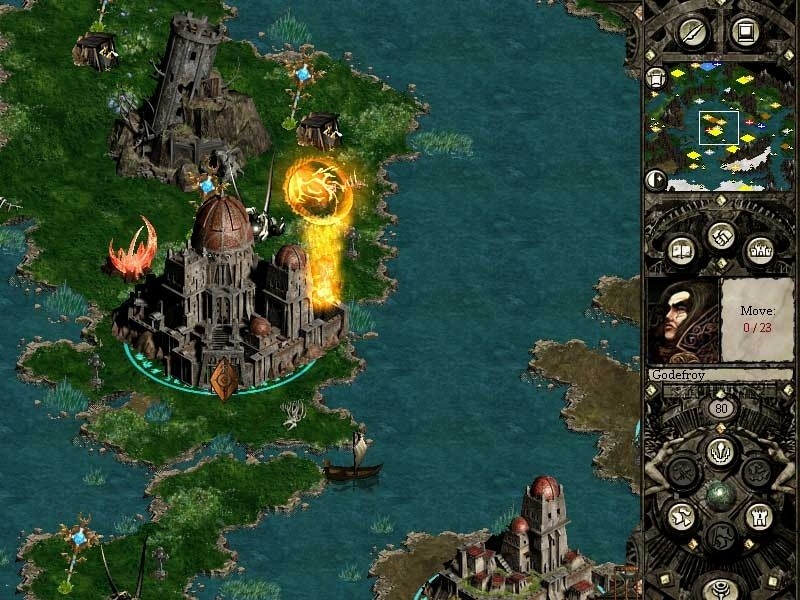This screenshot has width=800, height=600.
Task: Click the round button below the wheel
Action: pyautogui.click(x=719, y=588)
